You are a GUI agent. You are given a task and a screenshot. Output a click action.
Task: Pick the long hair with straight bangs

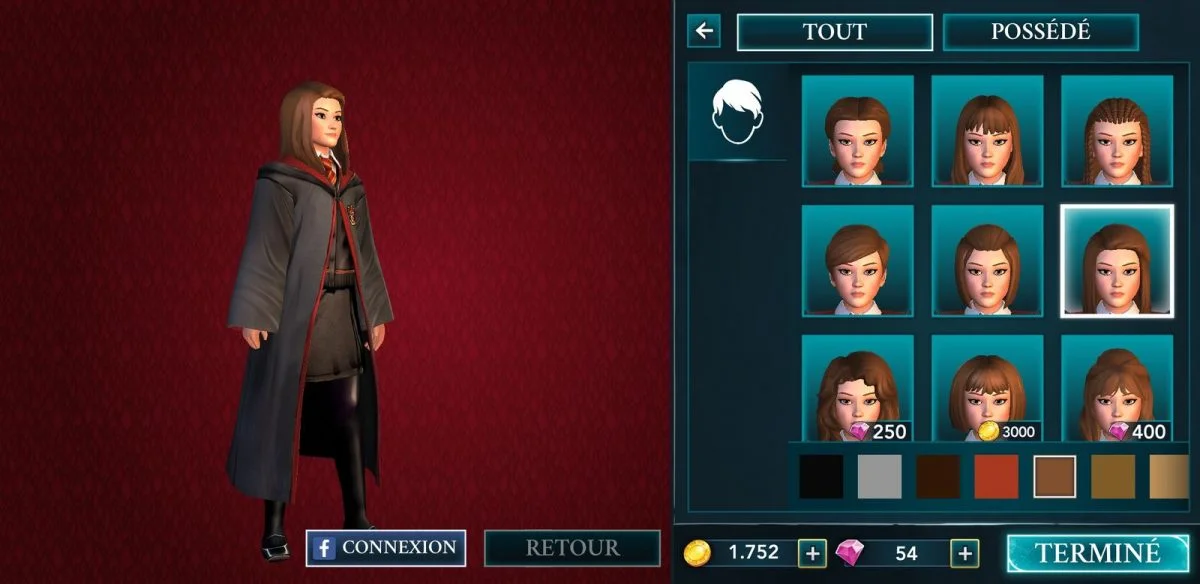pos(987,131)
